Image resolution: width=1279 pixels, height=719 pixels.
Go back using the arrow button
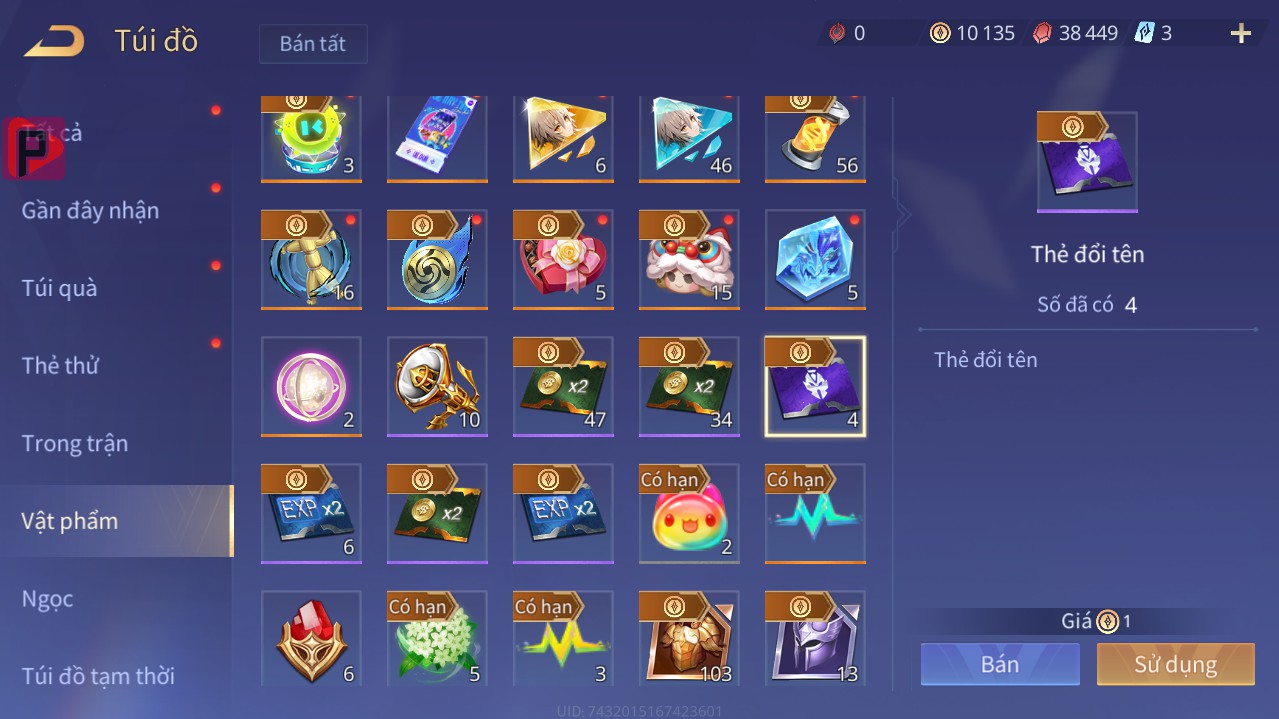55,42
